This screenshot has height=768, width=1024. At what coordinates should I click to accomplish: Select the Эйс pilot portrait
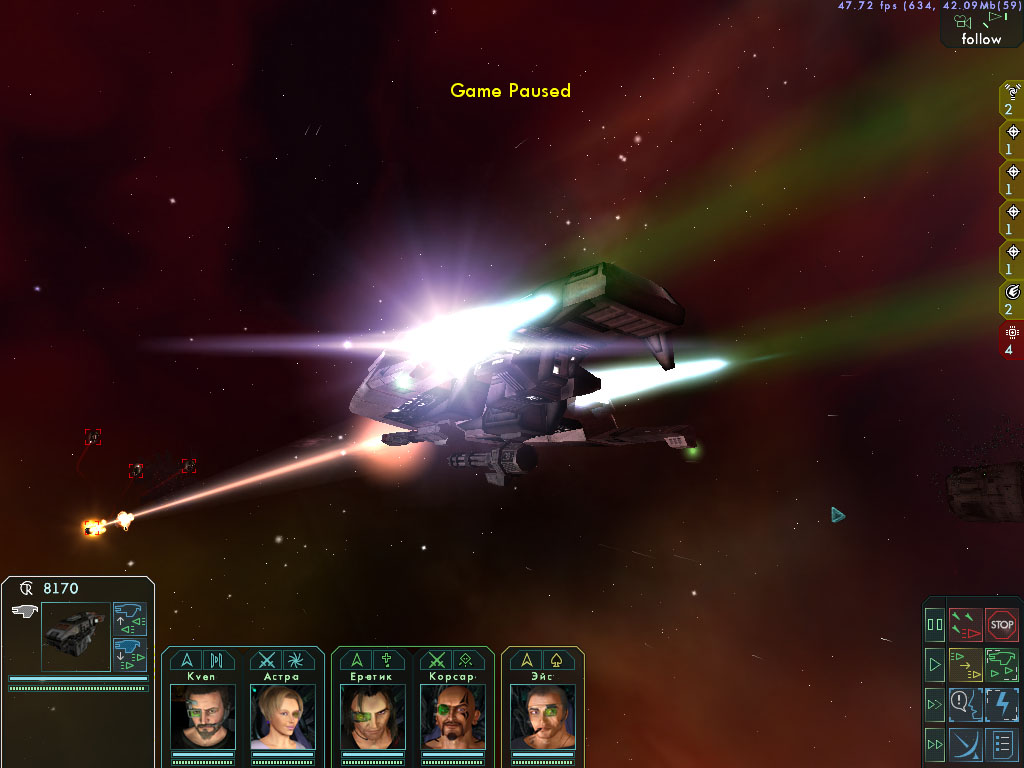[x=543, y=716]
